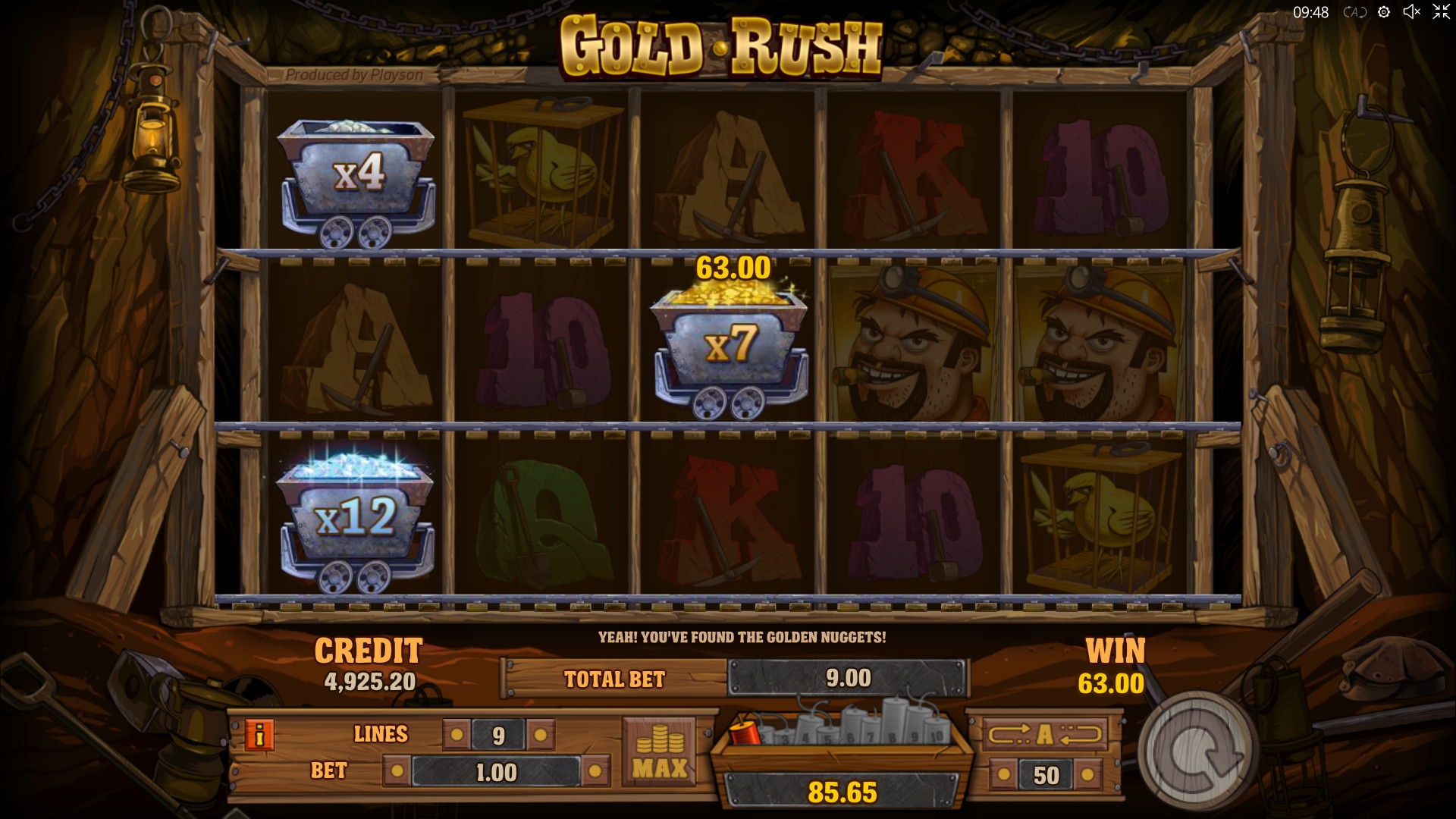Increase the autoplay spin count

1088,775
